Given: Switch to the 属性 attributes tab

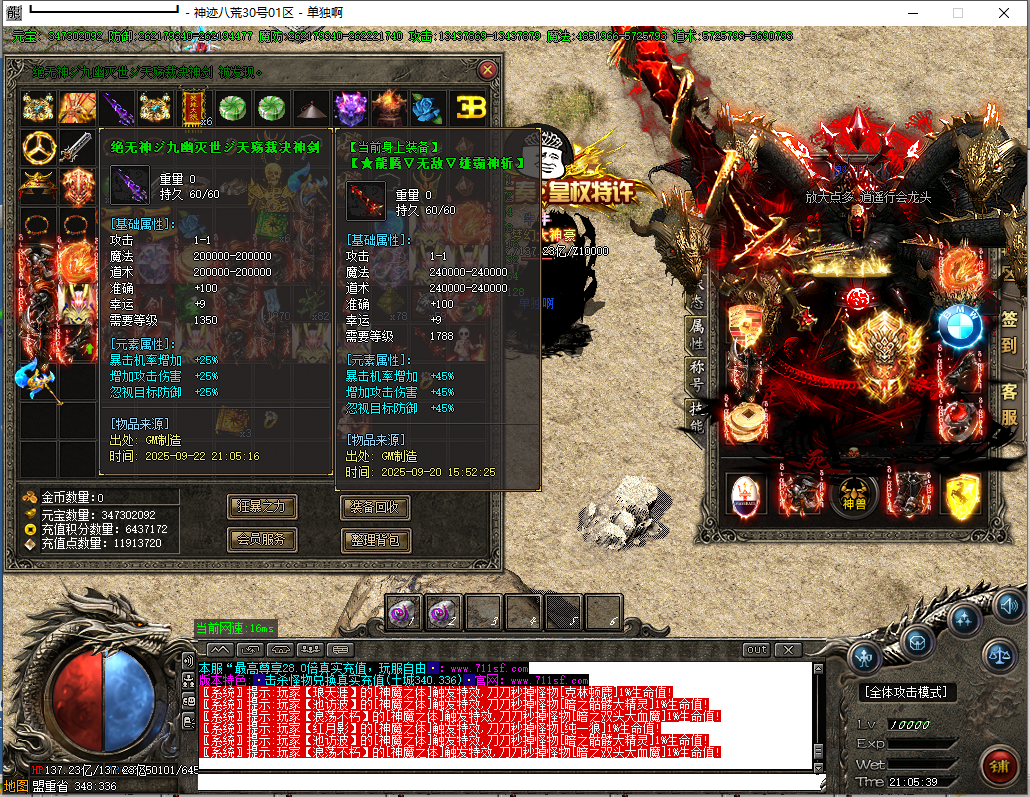Looking at the screenshot, I should 697,331.
